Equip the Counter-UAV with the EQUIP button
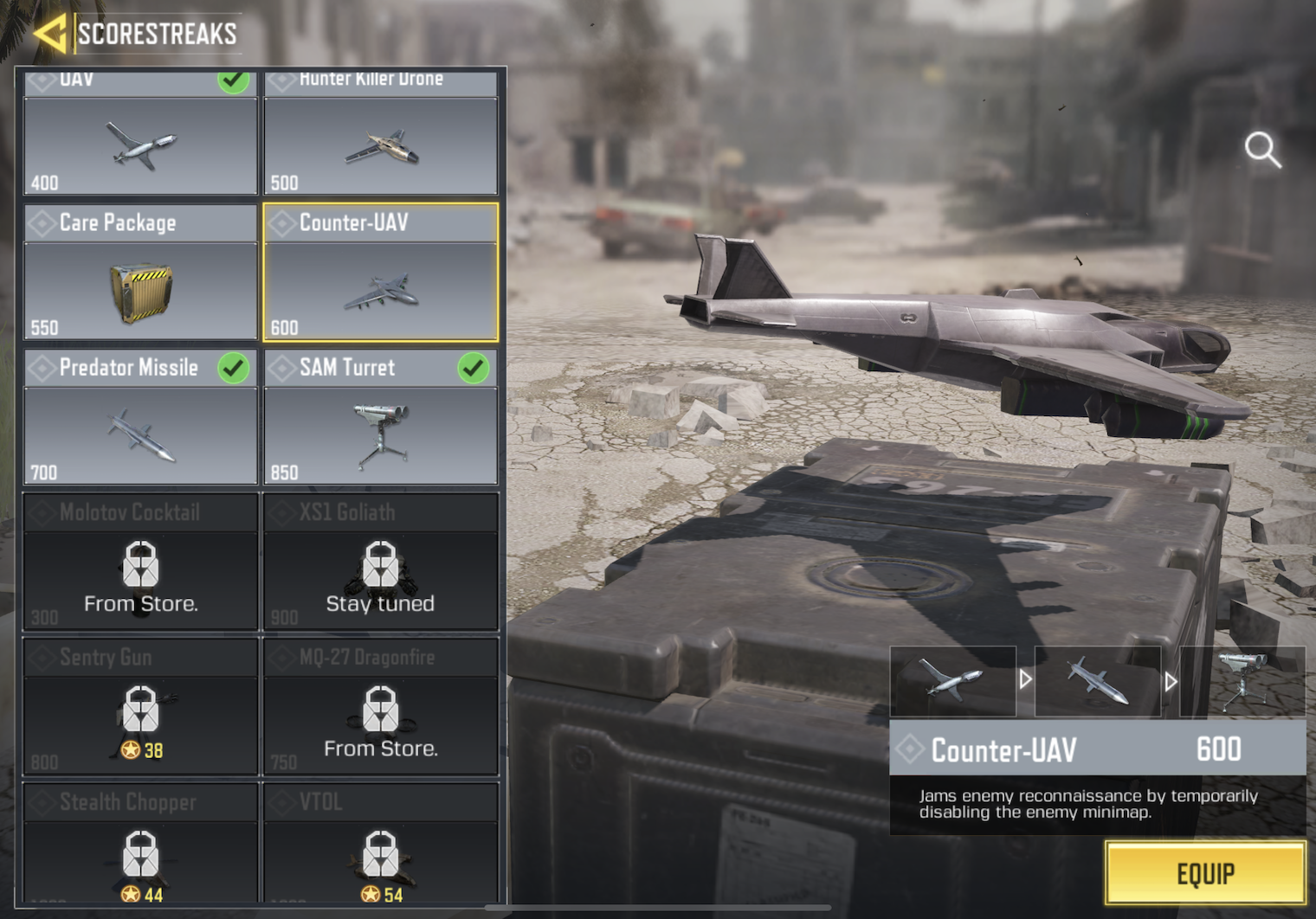Screen dimensions: 1316x919 pos(1204,874)
